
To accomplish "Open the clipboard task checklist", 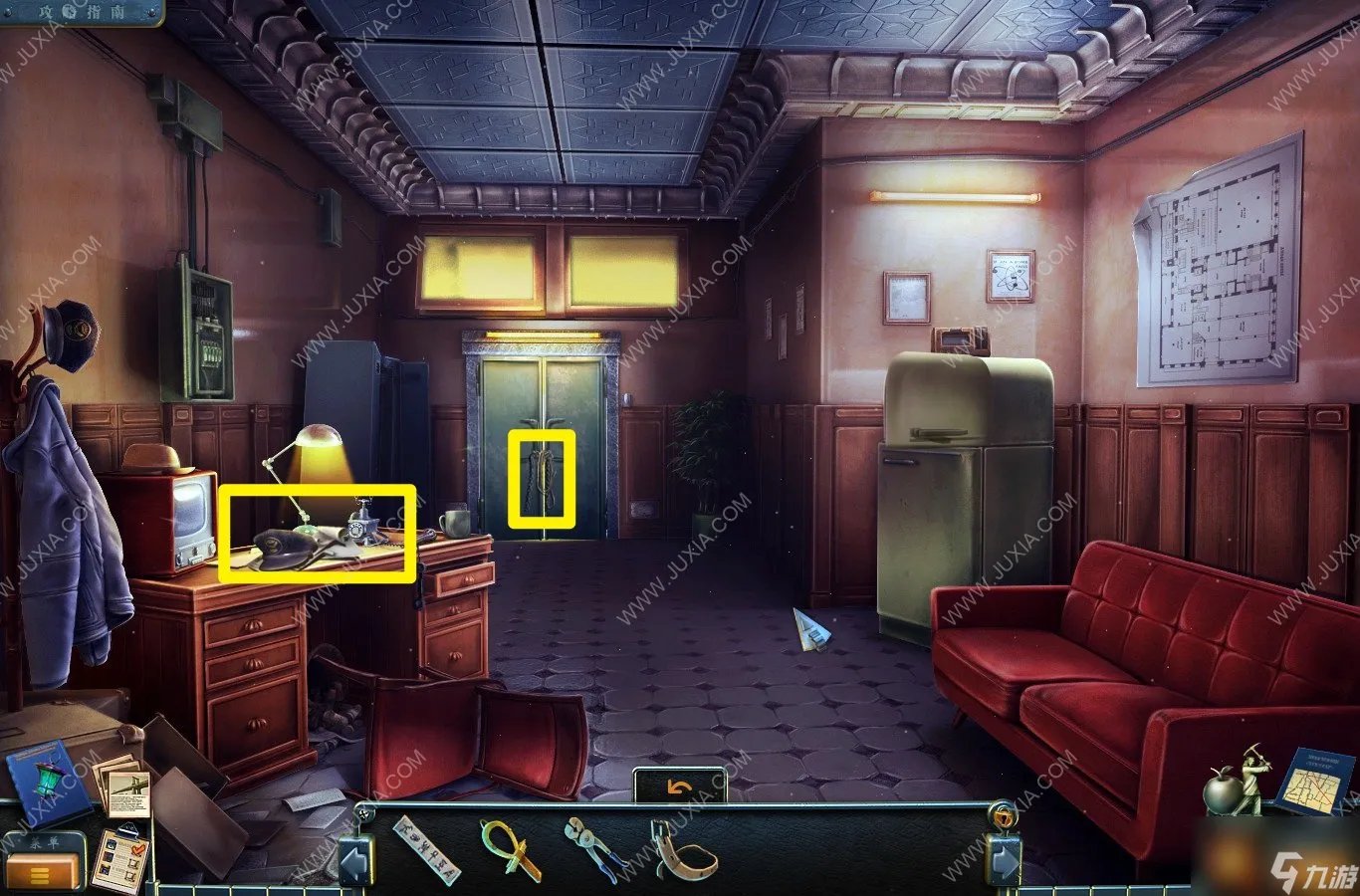I will pos(119,858).
